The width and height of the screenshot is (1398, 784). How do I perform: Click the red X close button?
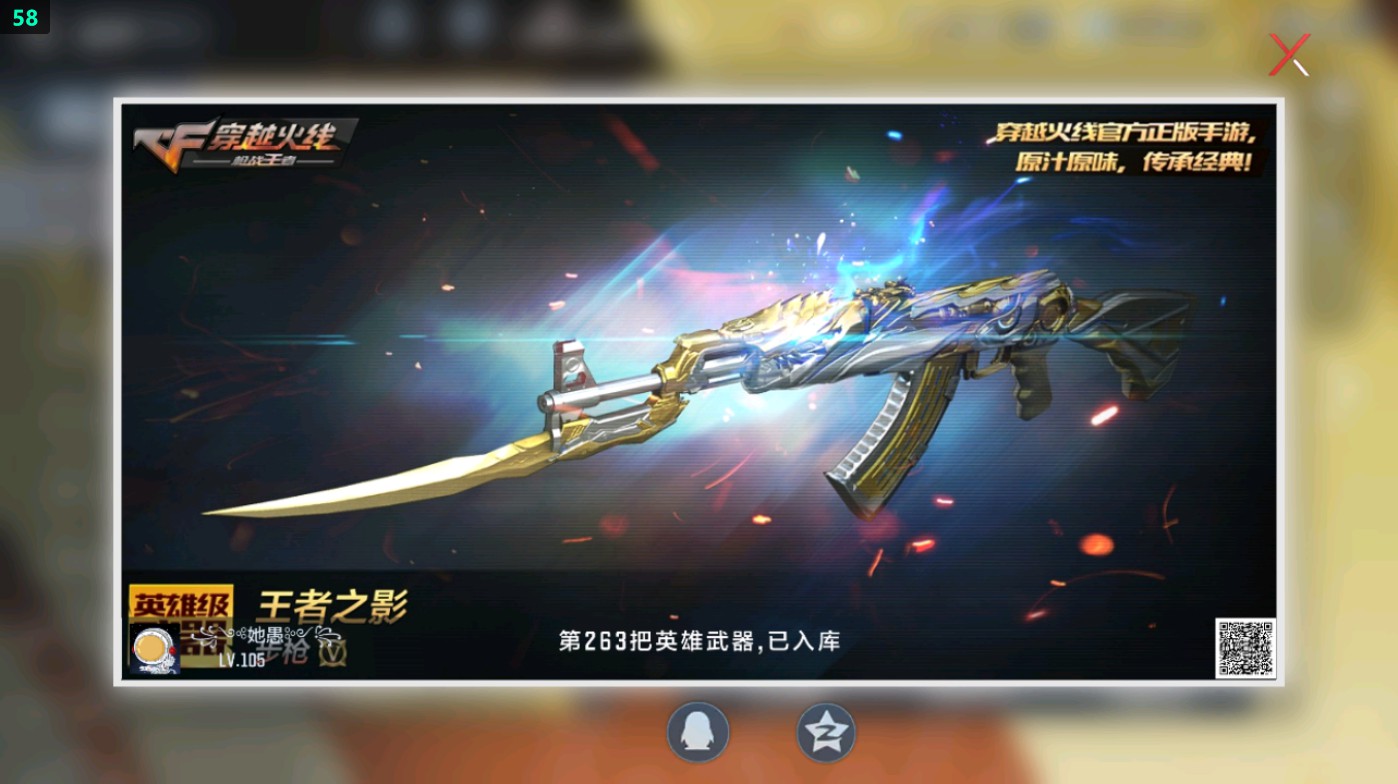point(1289,55)
